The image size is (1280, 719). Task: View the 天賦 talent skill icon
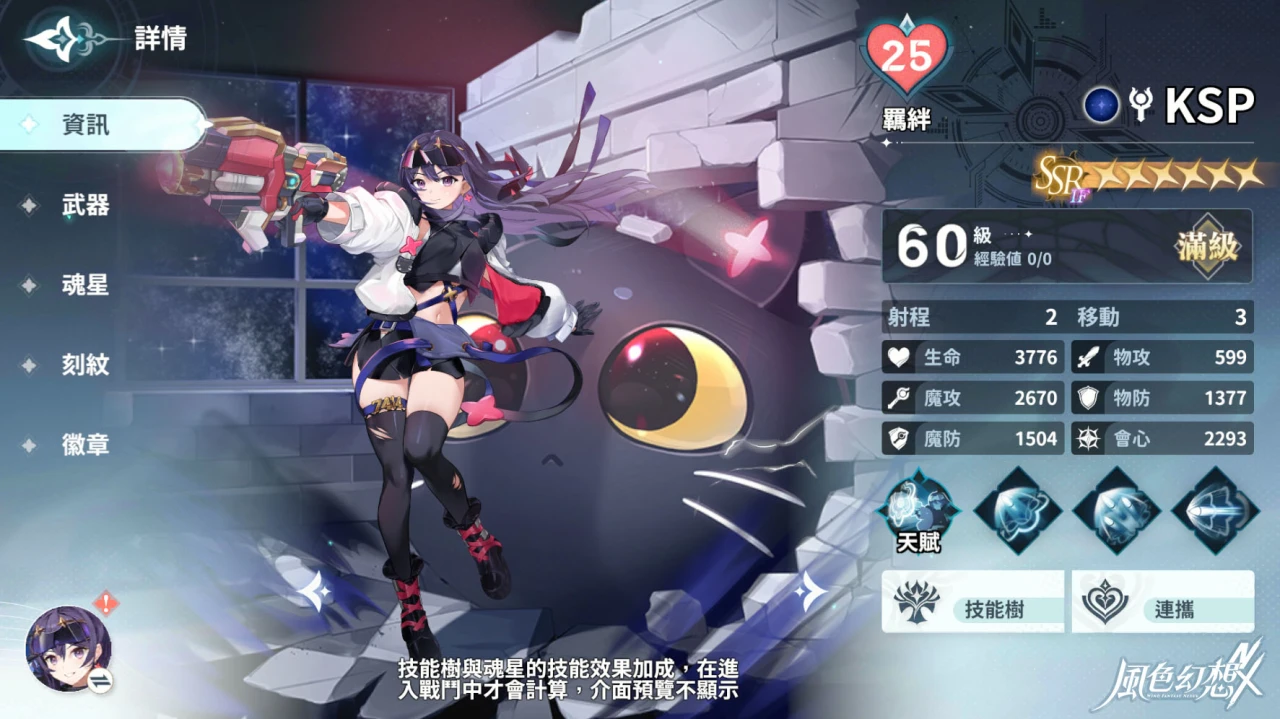click(x=918, y=510)
